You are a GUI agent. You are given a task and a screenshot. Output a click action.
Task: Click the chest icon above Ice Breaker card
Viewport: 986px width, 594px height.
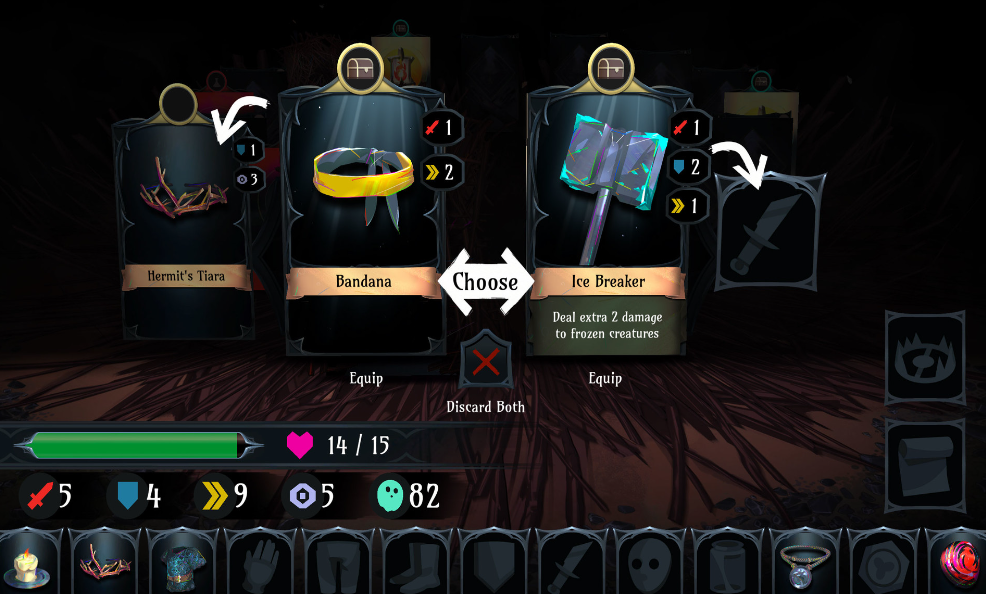point(611,67)
